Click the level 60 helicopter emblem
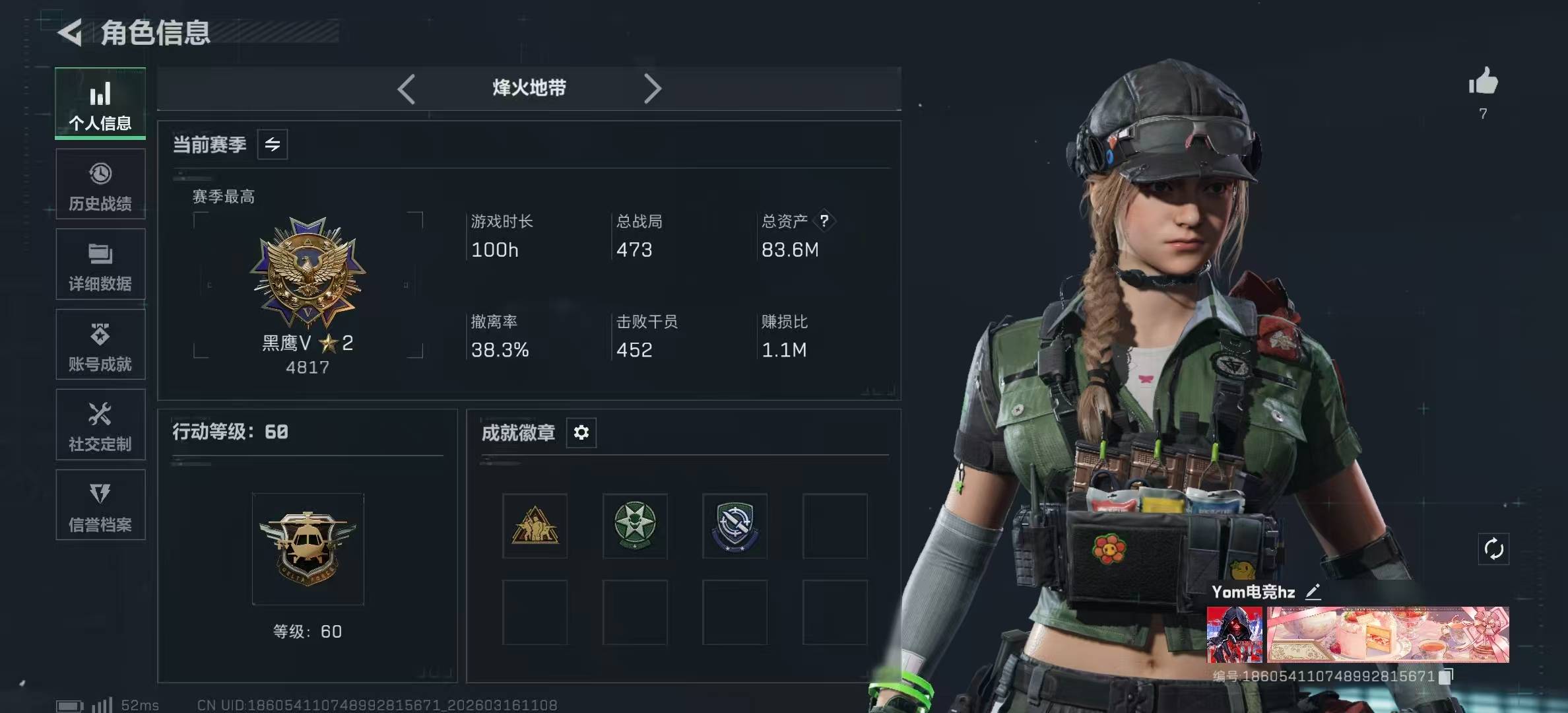This screenshot has height=713, width=1568. [x=308, y=549]
